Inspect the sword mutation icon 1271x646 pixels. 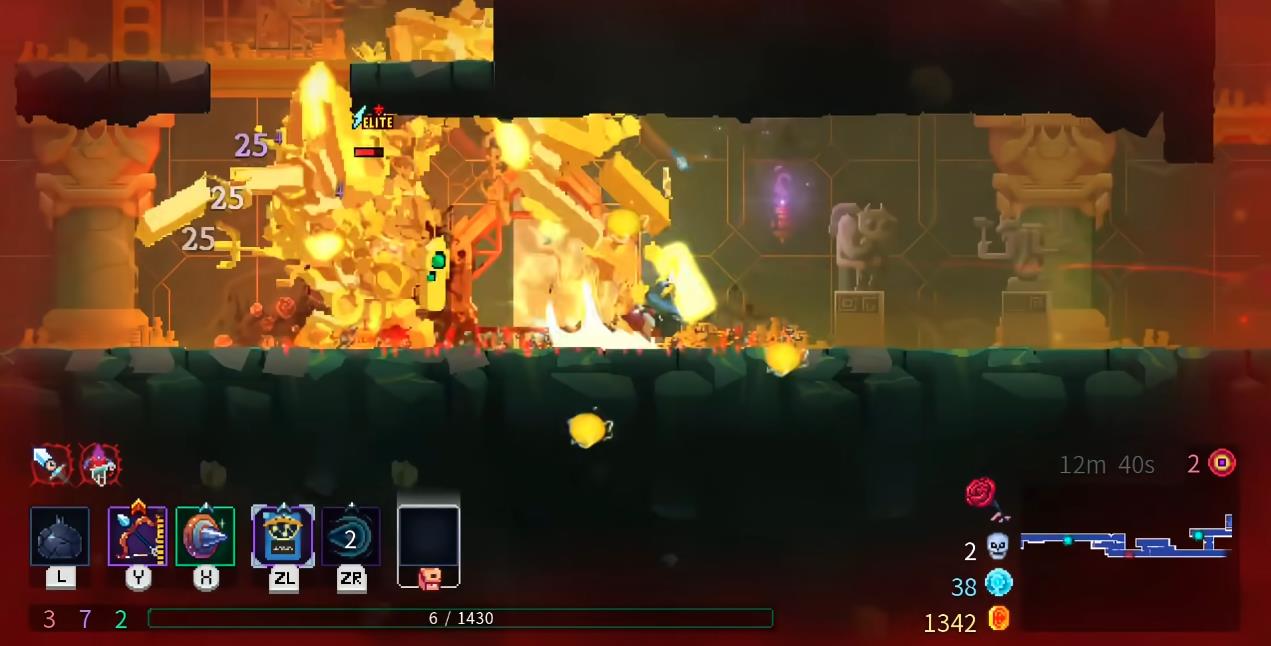tap(50, 463)
